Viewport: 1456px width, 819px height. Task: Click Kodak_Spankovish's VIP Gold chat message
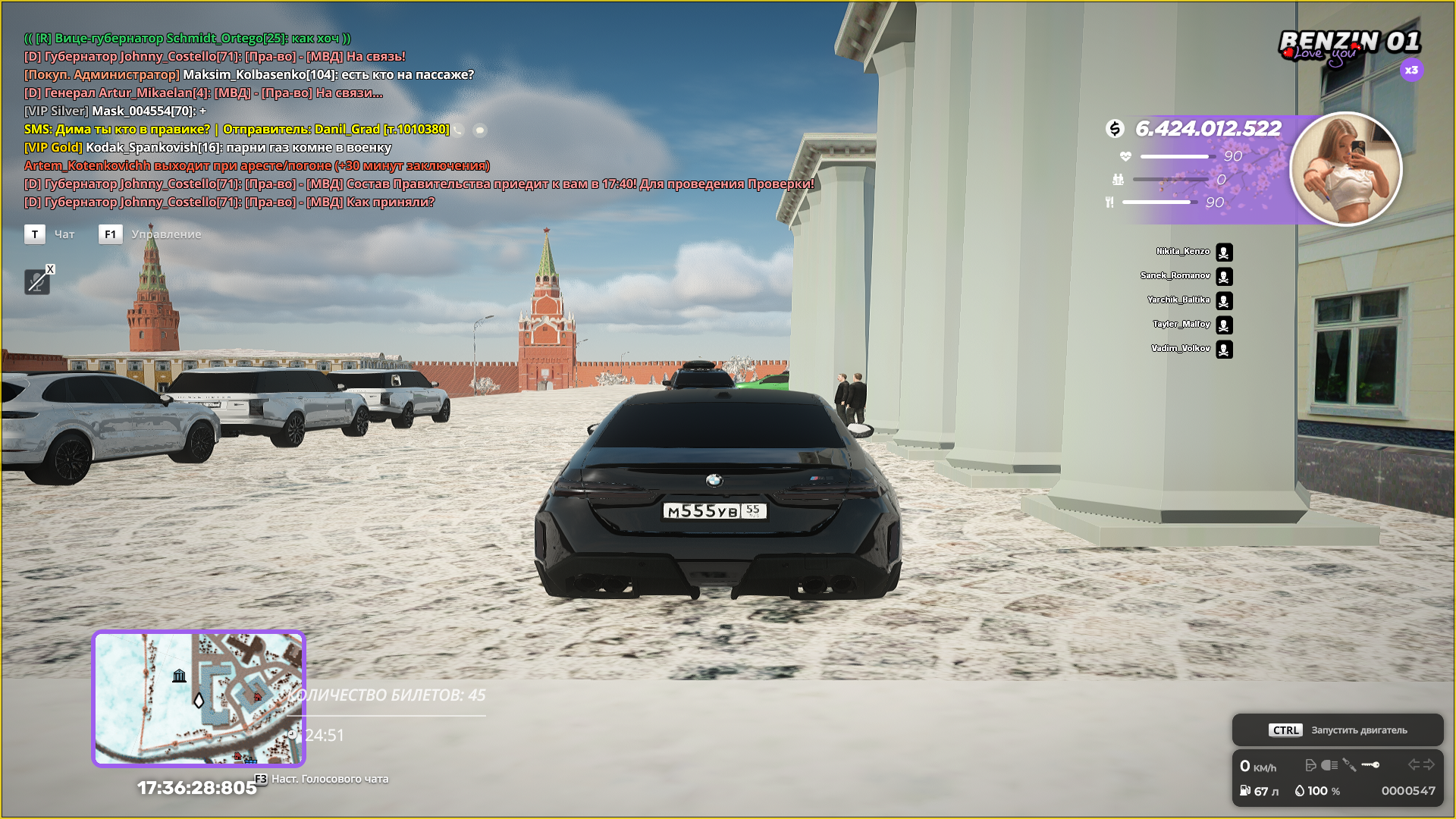[x=208, y=148]
